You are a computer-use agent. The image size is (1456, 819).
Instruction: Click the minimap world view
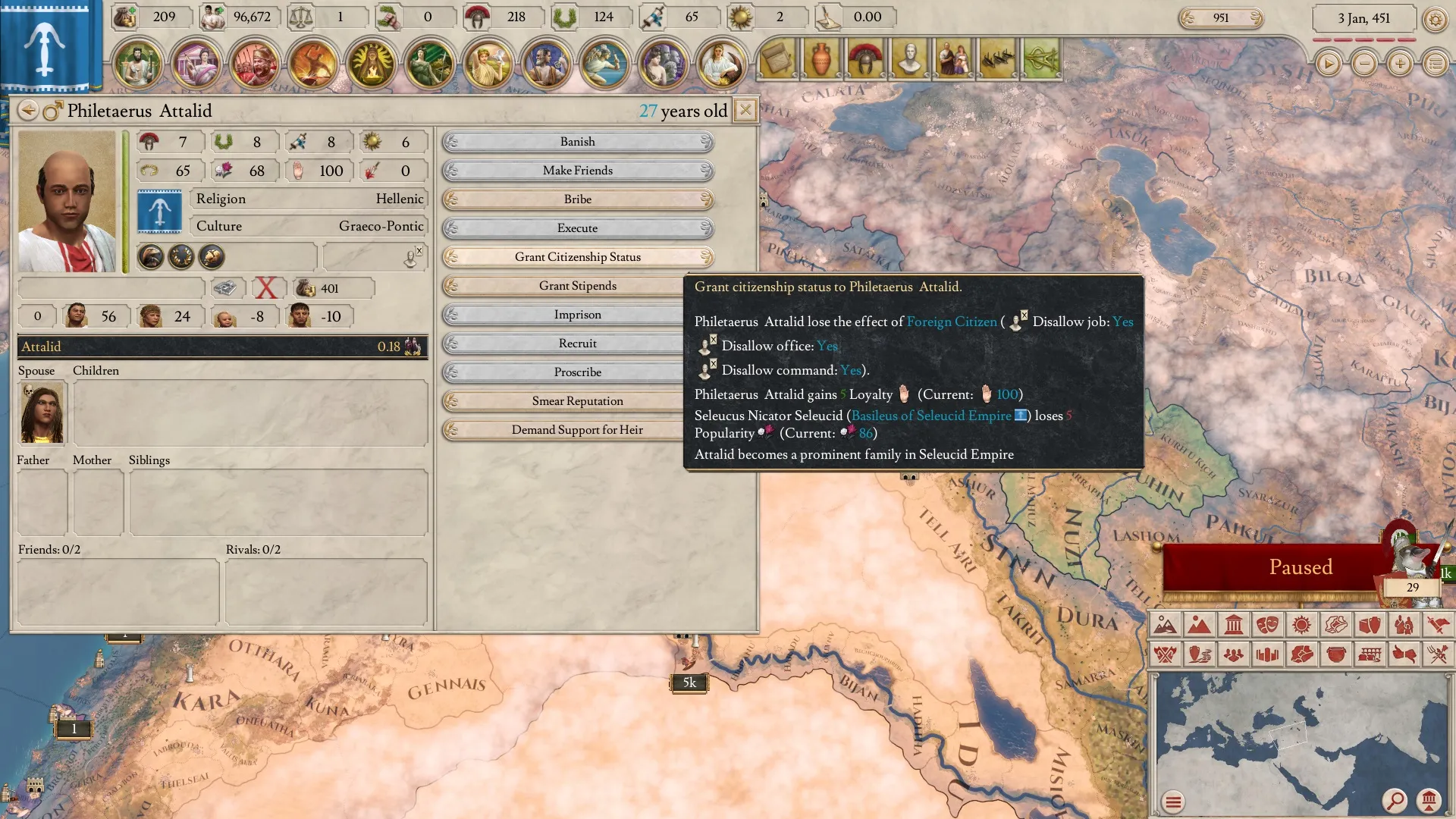click(1301, 743)
